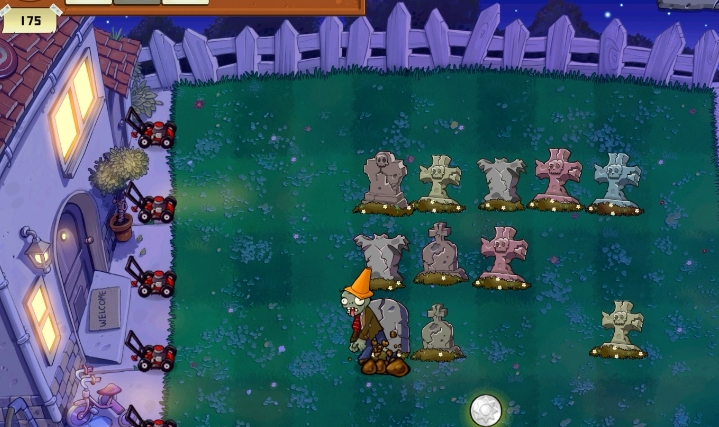
Task: Collect the silver coin on the lawn
Action: (x=485, y=410)
